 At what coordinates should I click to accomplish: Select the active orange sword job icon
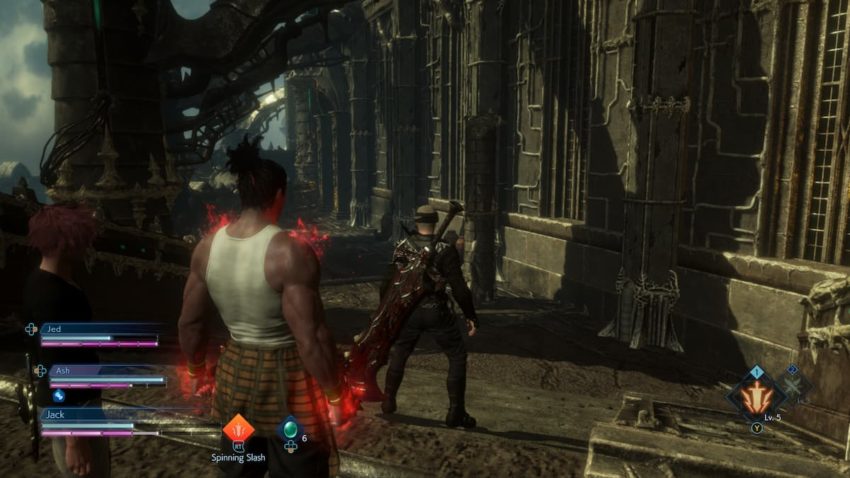pyautogui.click(x=757, y=397)
